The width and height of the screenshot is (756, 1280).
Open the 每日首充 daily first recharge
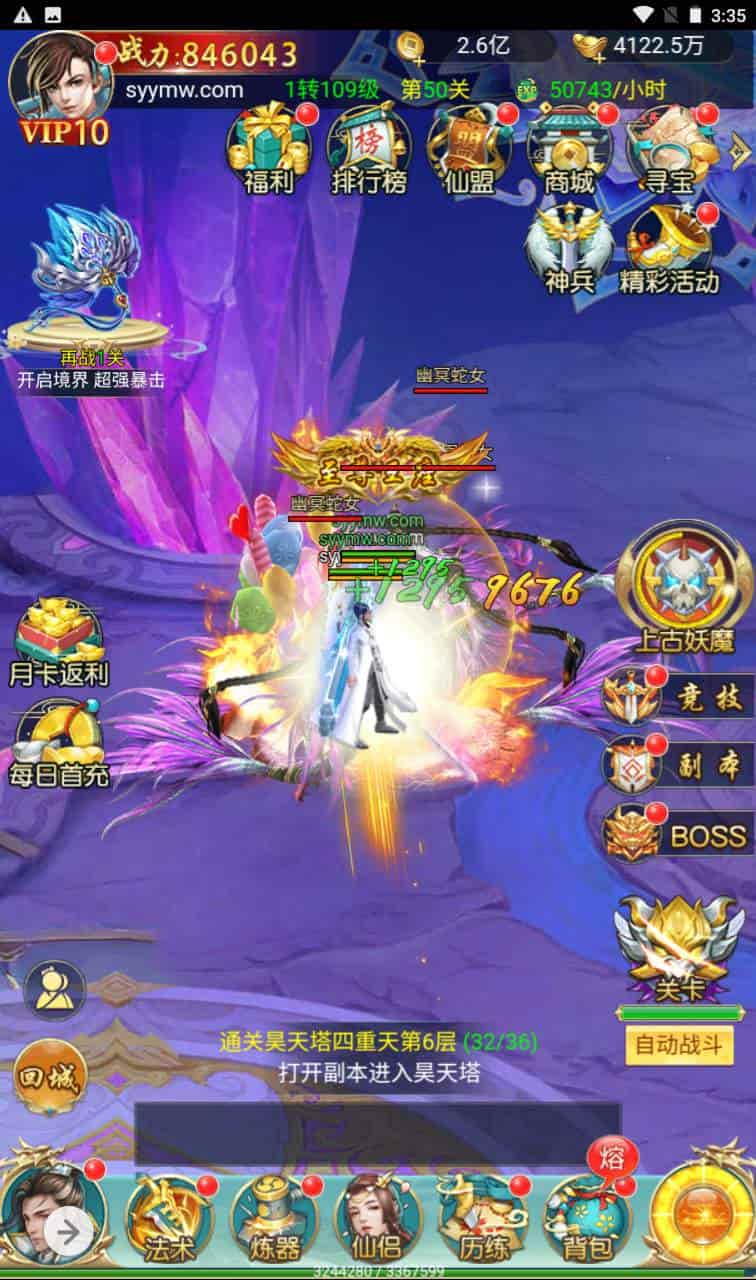tap(59, 743)
